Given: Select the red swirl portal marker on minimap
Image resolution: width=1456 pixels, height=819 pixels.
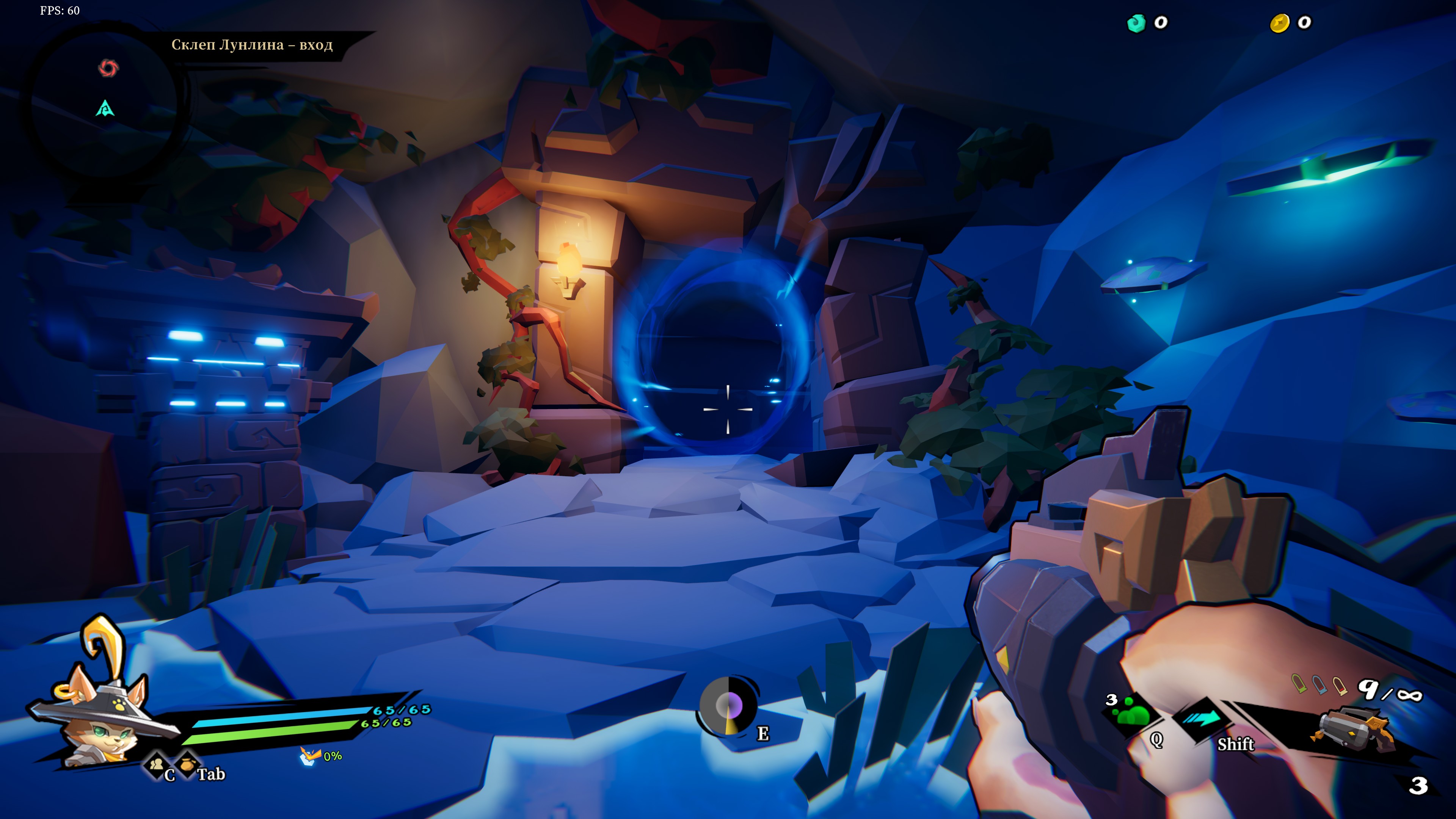Looking at the screenshot, I should [108, 68].
